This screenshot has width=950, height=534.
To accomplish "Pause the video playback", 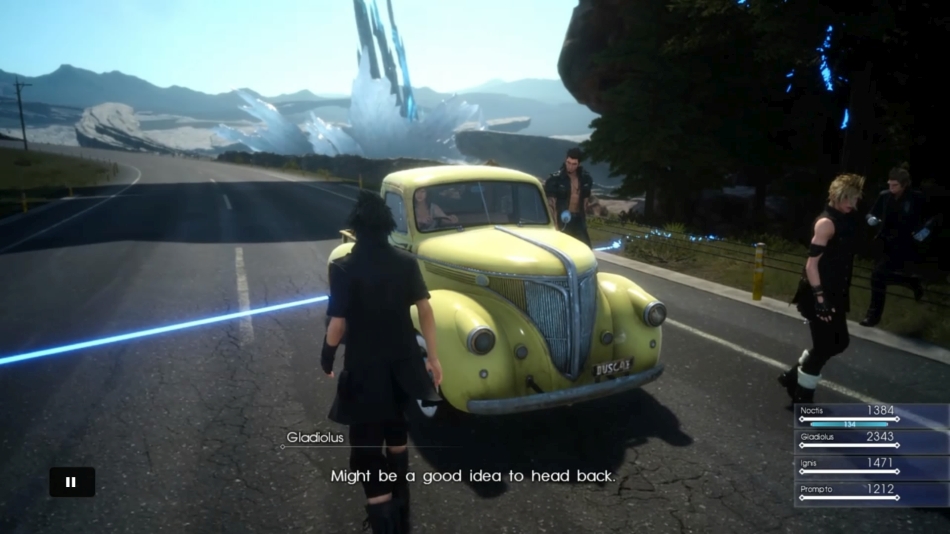I will click(x=72, y=482).
